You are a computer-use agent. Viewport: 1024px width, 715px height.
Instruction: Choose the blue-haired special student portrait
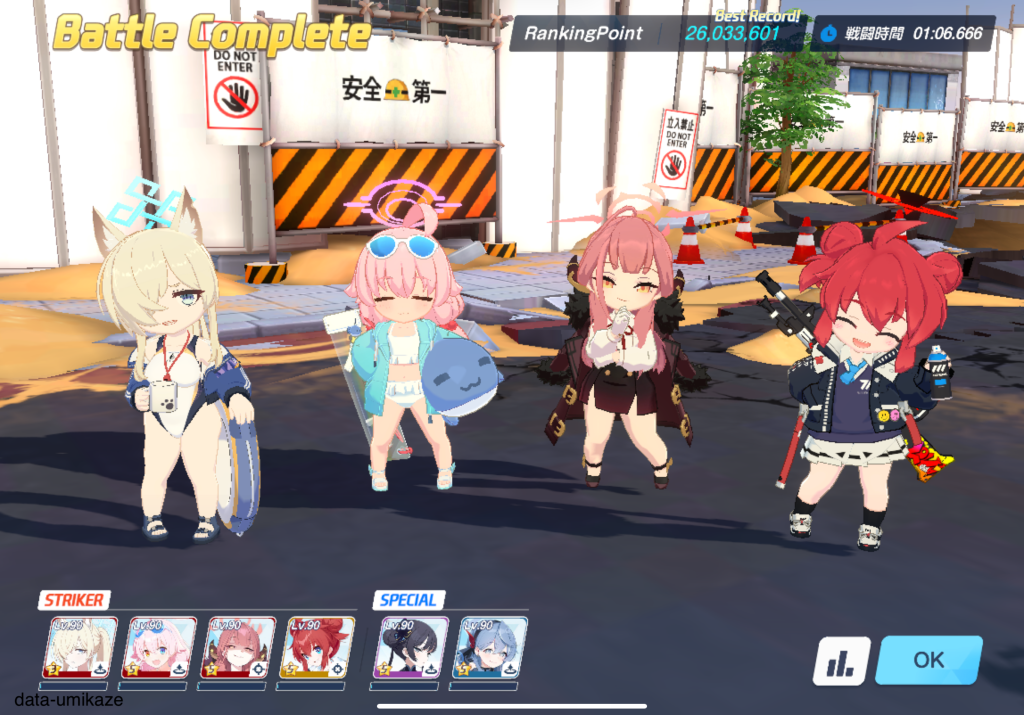(490, 647)
